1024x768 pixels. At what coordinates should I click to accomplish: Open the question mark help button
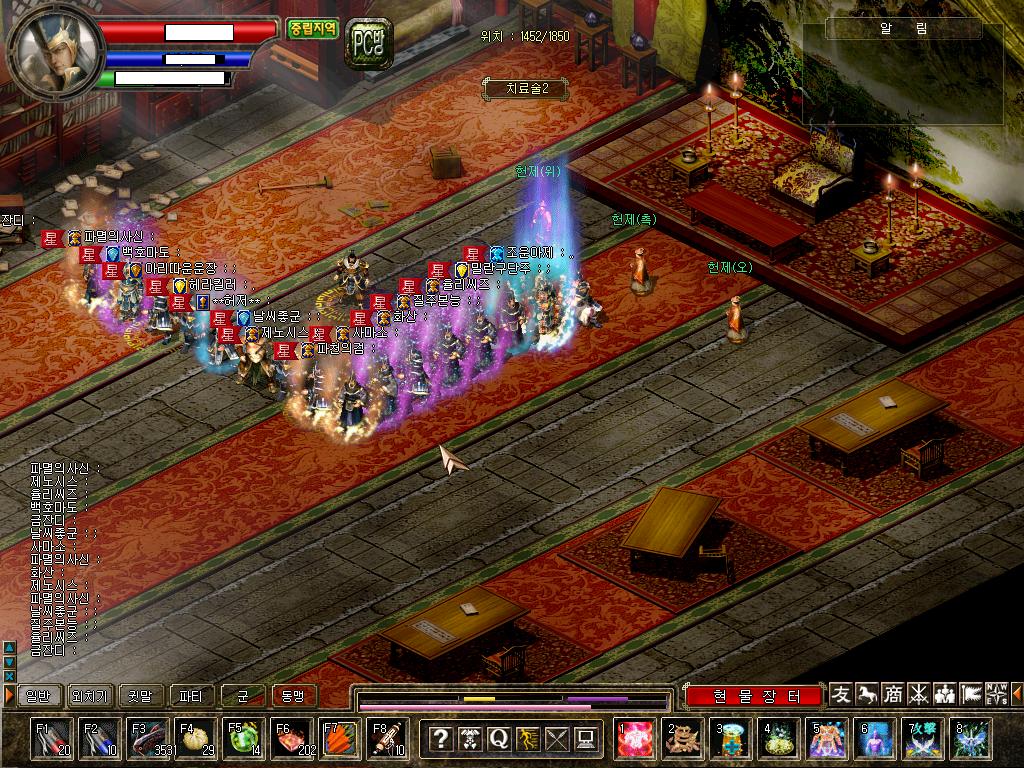440,739
